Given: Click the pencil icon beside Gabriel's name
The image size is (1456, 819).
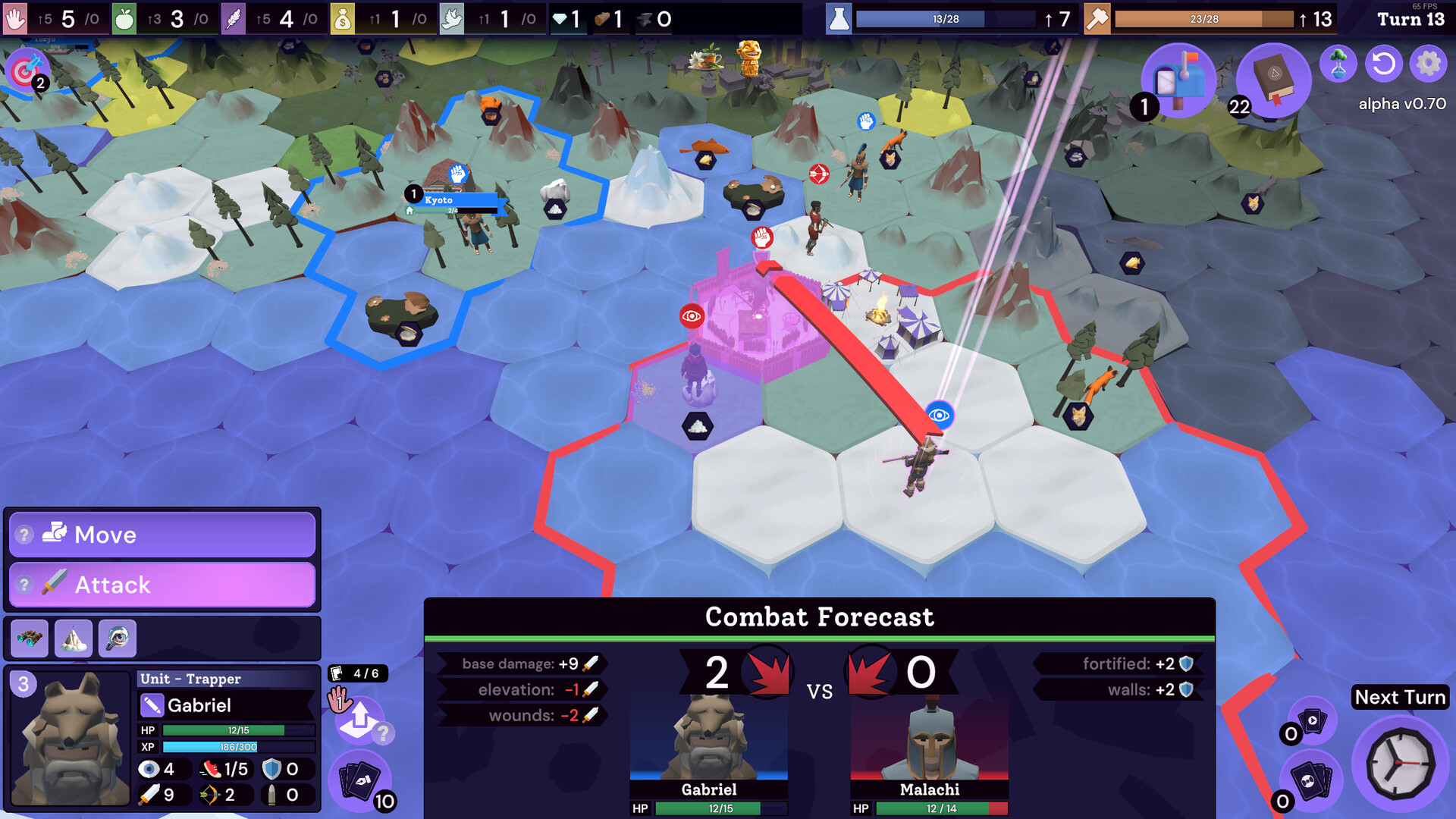Looking at the screenshot, I should [152, 705].
